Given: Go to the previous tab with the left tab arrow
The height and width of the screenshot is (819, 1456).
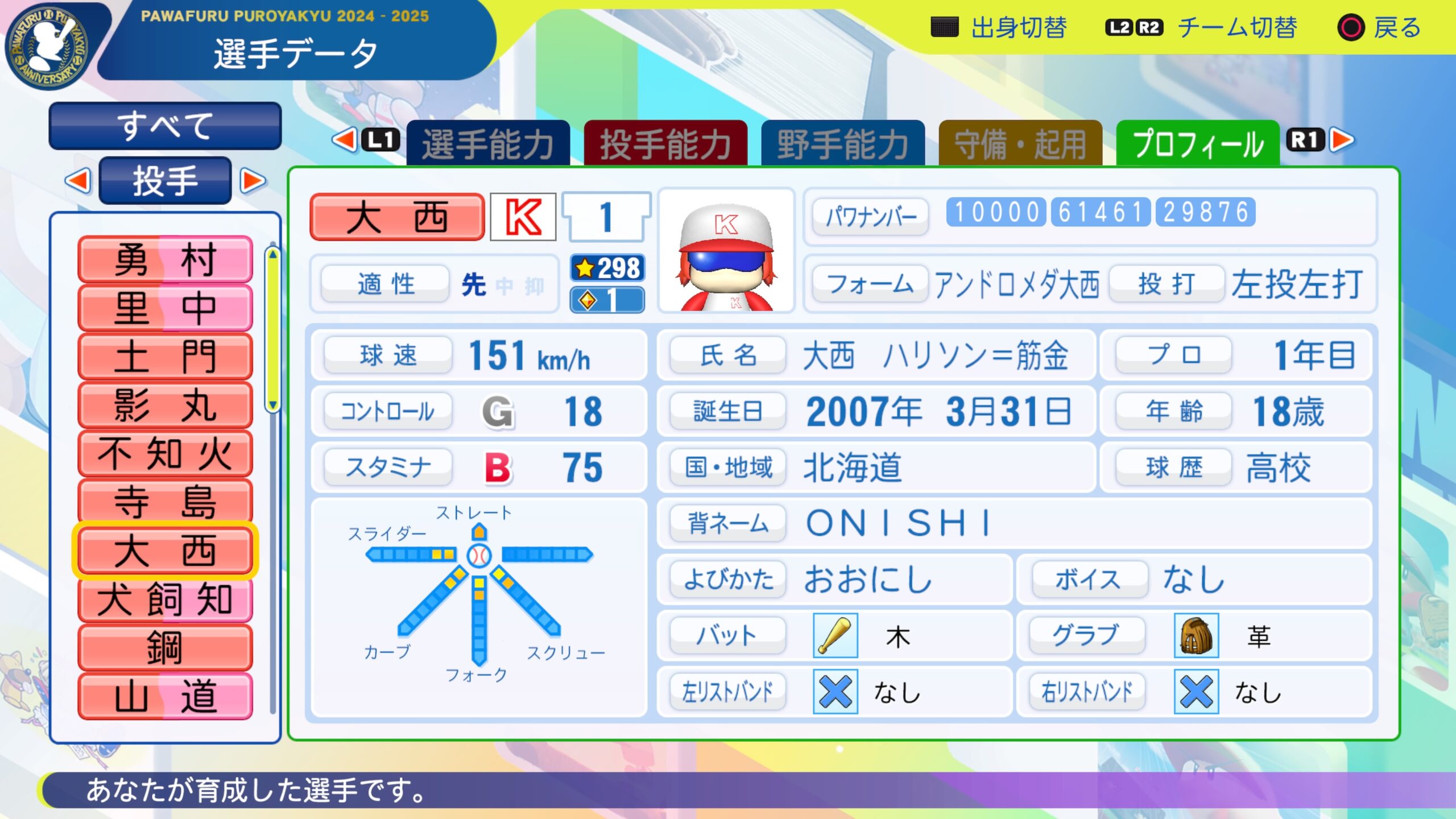Looking at the screenshot, I should [x=345, y=140].
